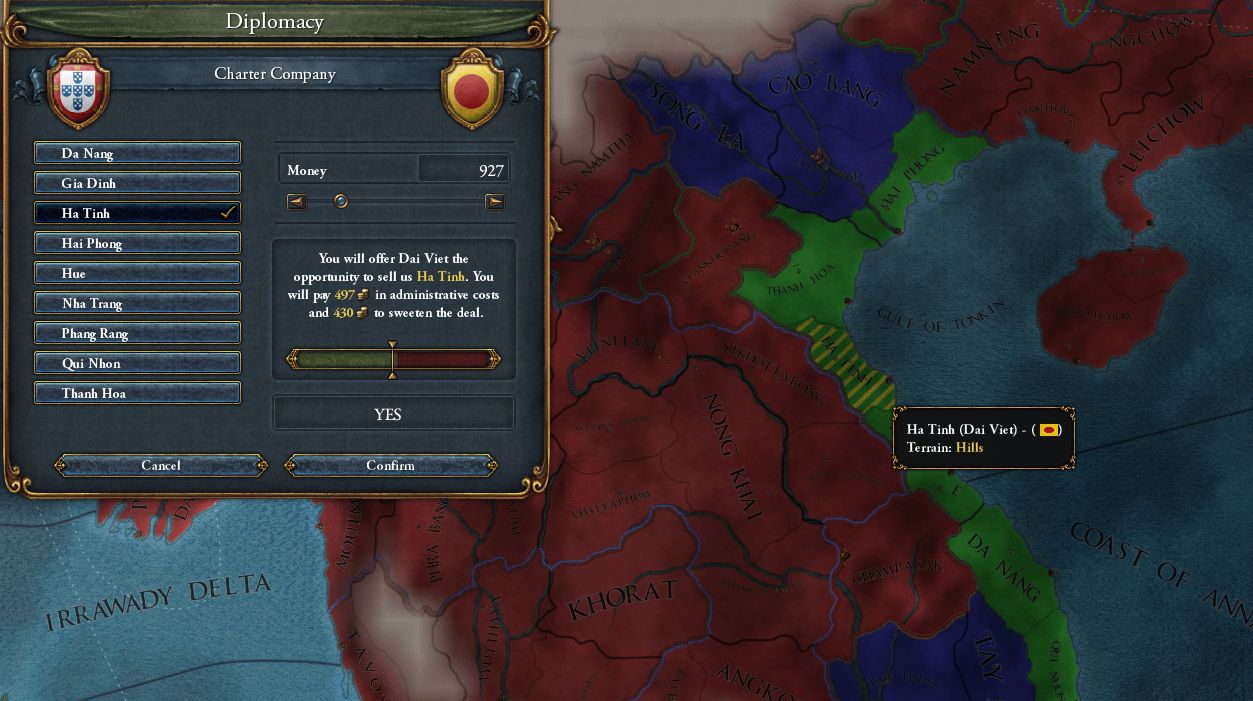Increase money with the right arrow

494,202
